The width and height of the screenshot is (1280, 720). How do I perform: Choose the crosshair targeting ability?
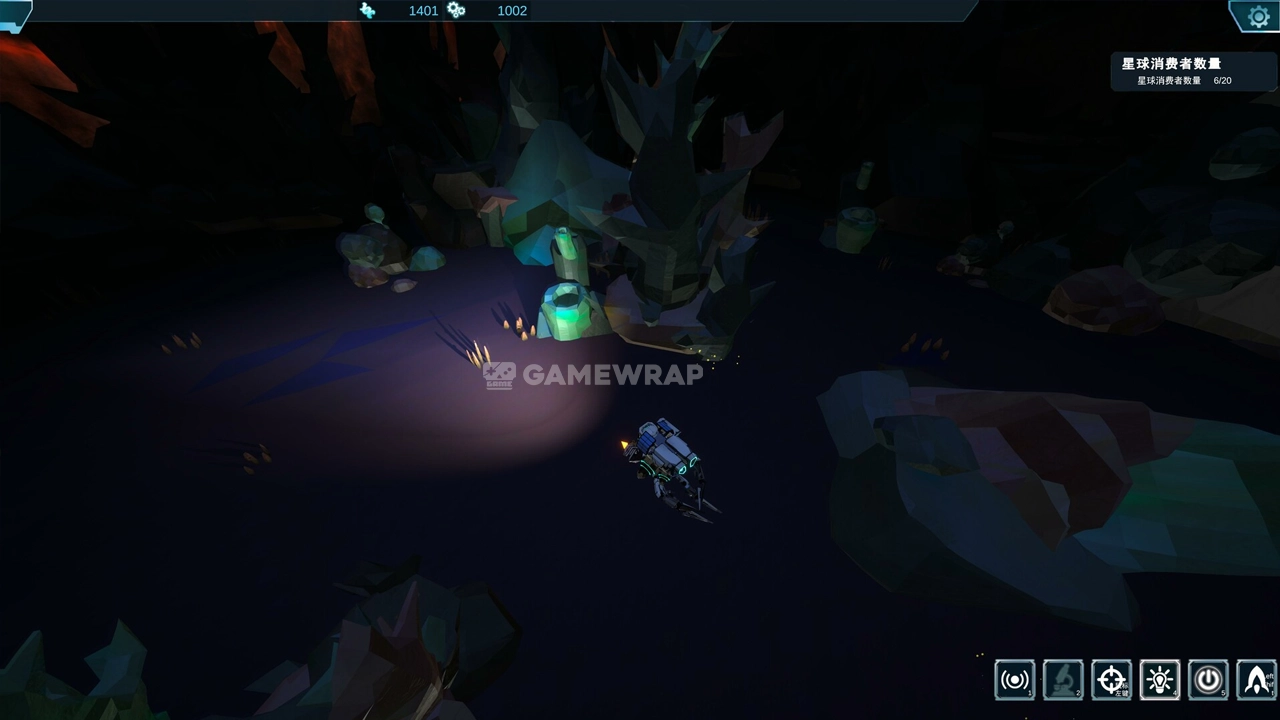tap(1111, 680)
